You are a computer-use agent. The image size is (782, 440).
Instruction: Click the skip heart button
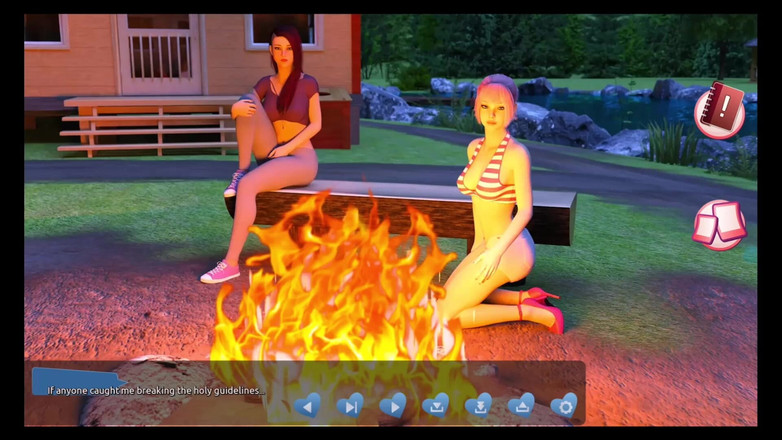point(350,405)
